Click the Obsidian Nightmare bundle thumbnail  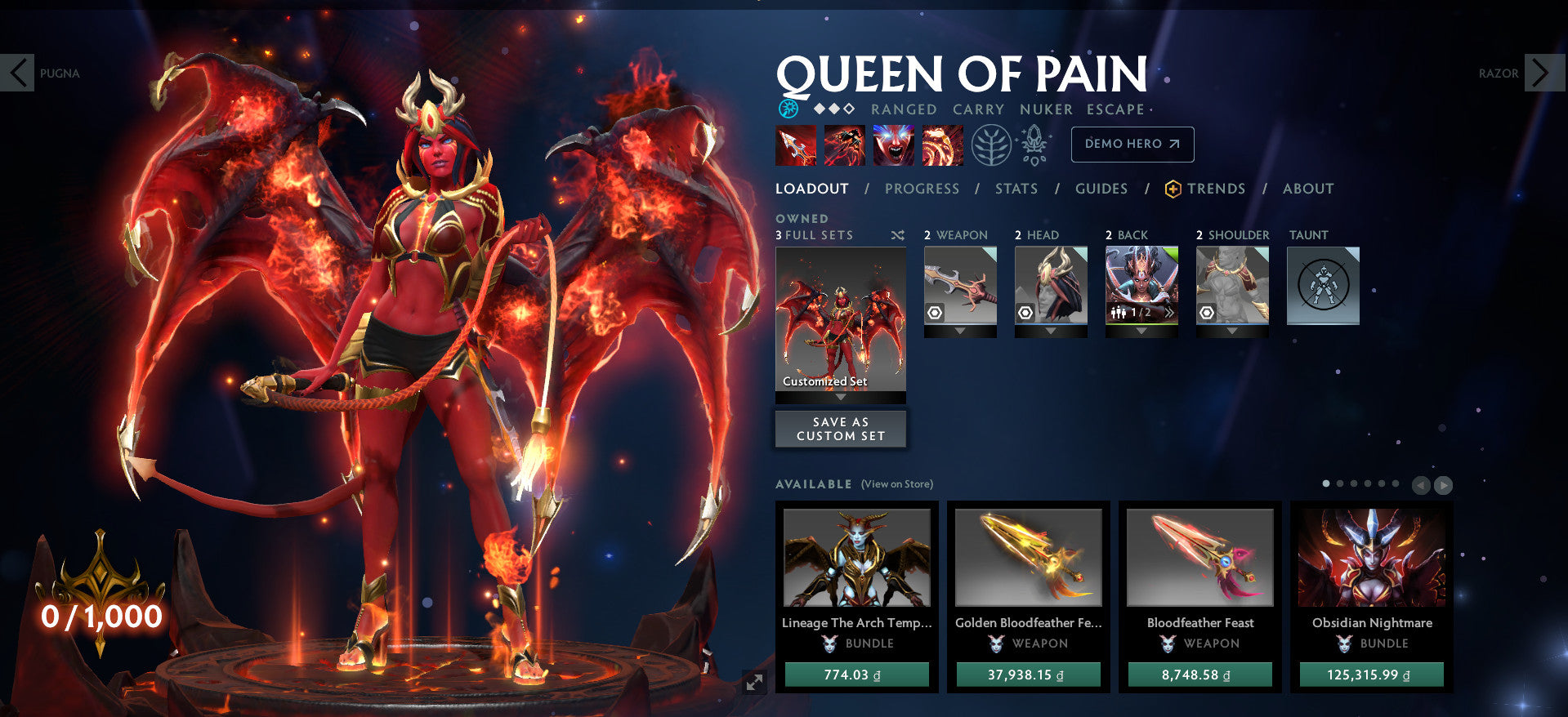(x=1370, y=558)
